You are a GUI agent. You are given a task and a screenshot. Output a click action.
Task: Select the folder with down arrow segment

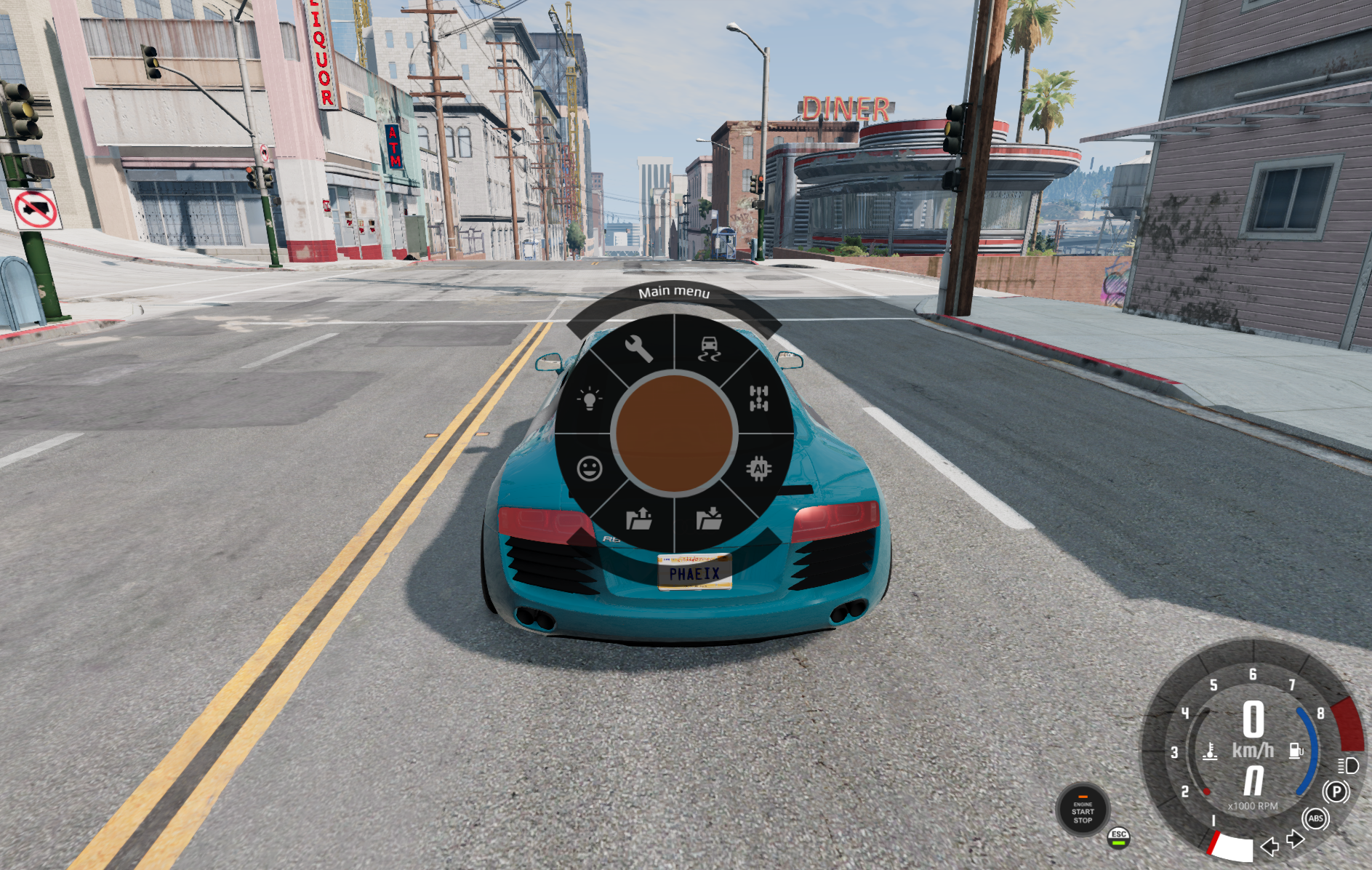click(x=709, y=518)
